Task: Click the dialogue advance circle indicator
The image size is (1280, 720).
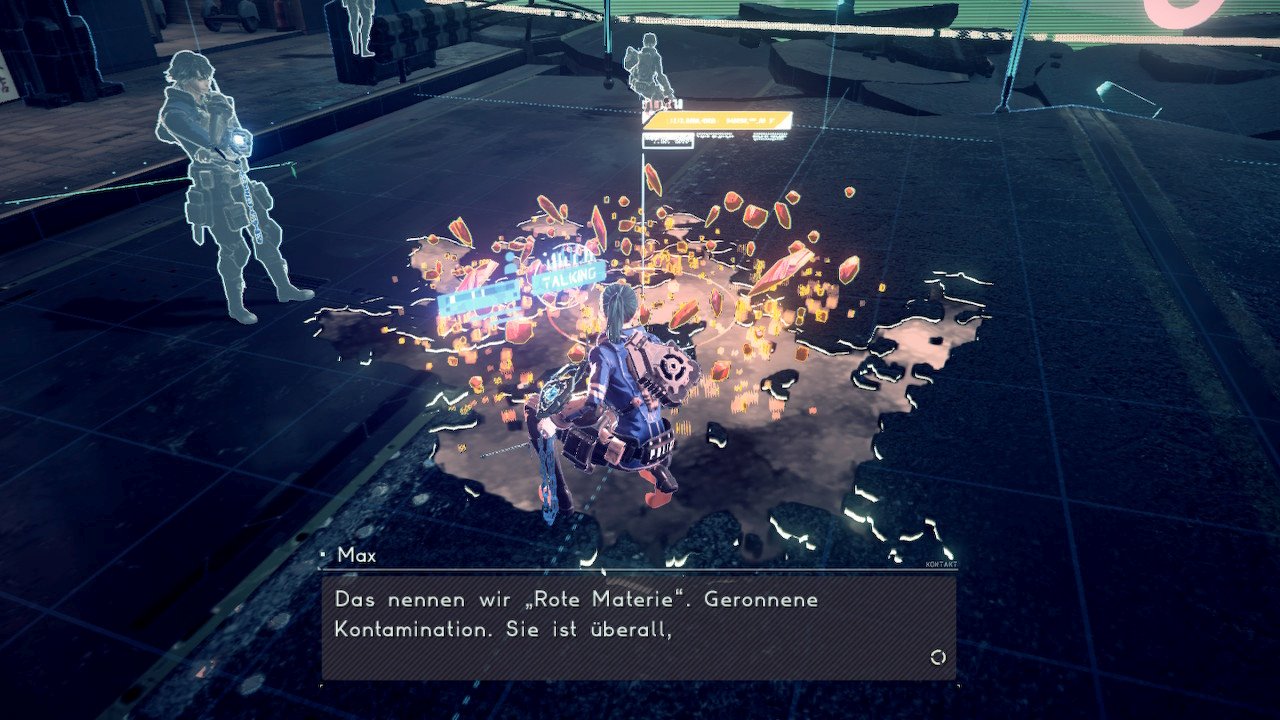Action: coord(937,657)
